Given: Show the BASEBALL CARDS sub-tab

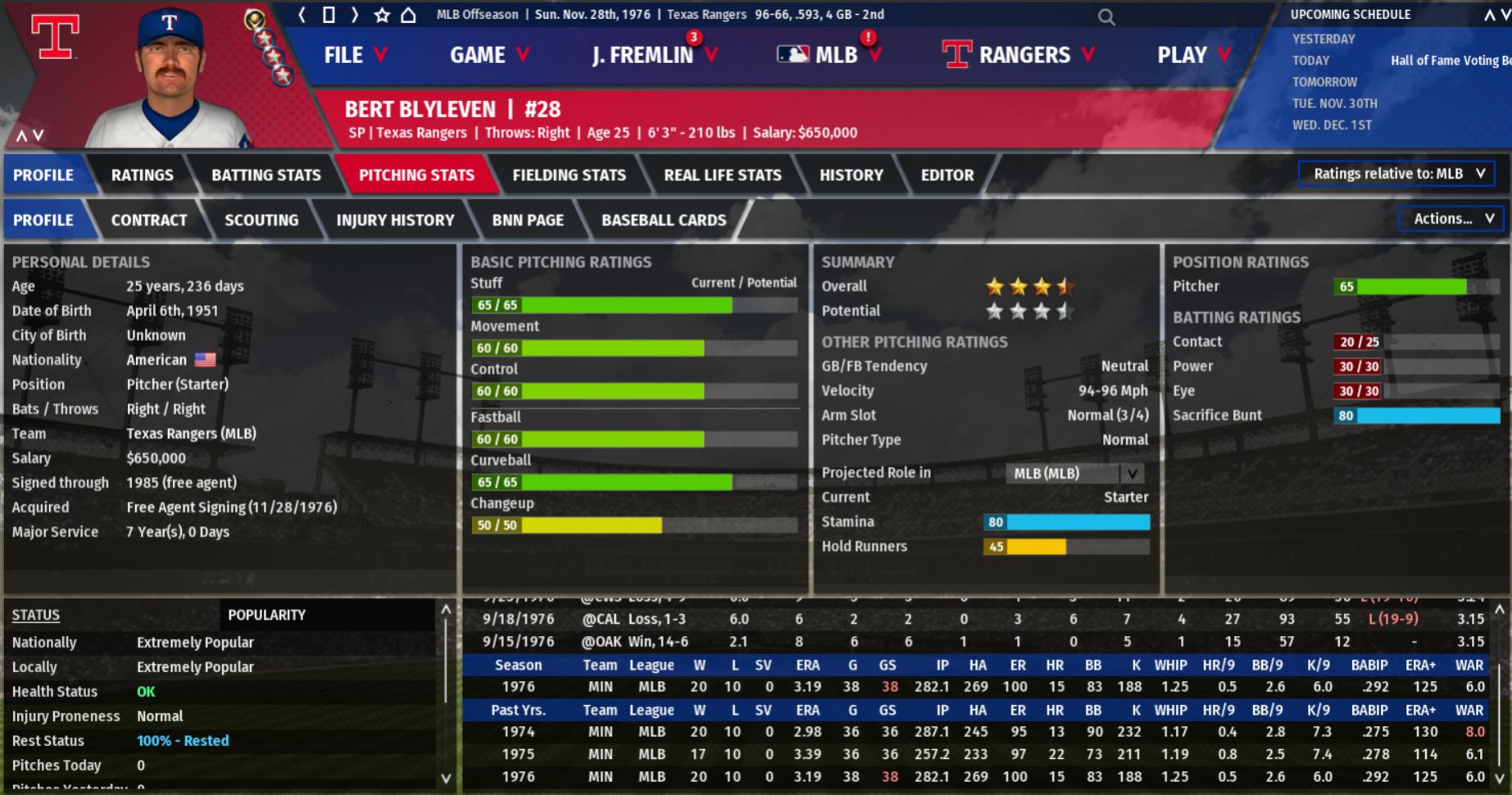Looking at the screenshot, I should point(664,220).
